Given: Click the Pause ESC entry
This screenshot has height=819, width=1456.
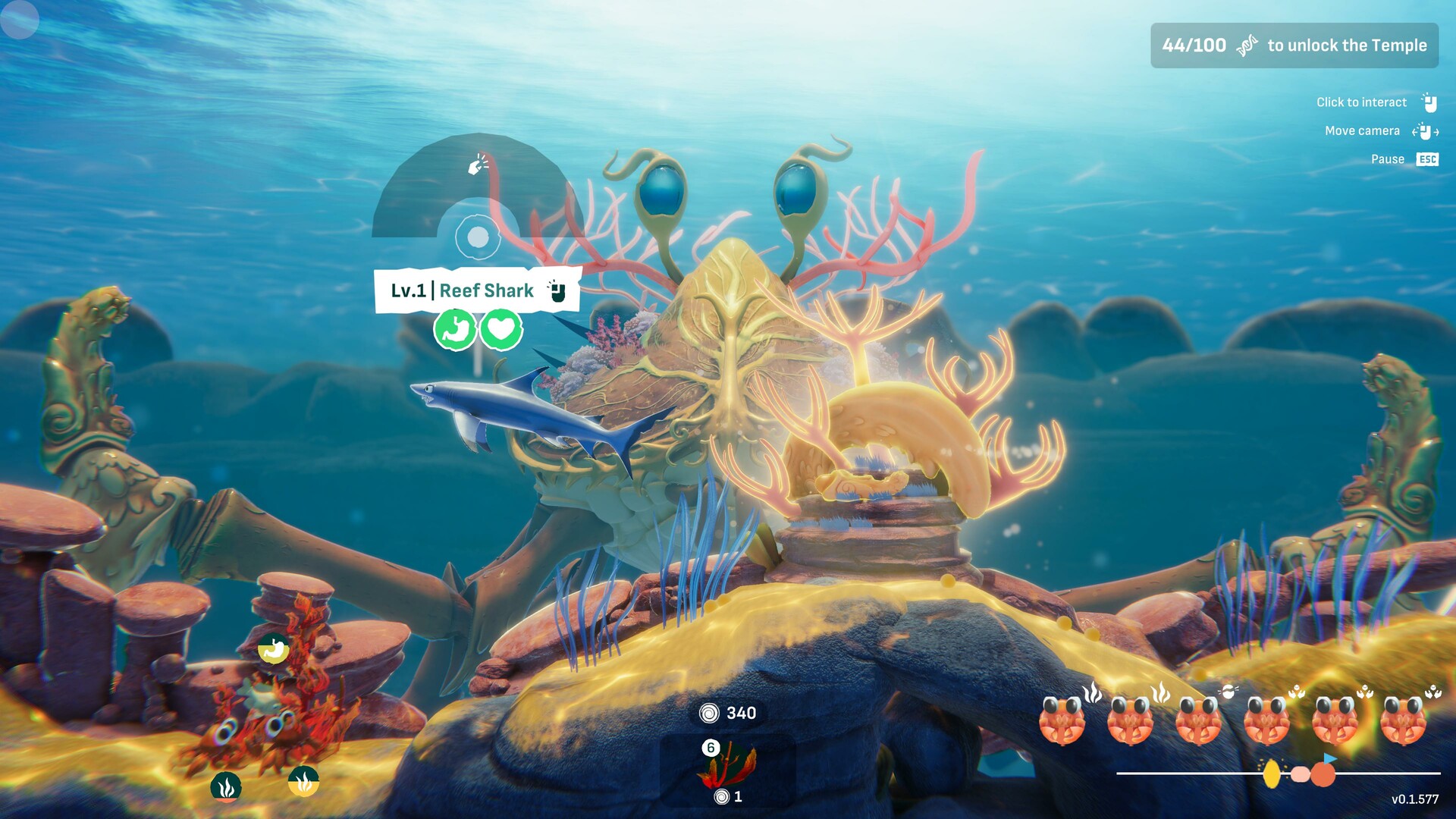Looking at the screenshot, I should click(x=1402, y=159).
